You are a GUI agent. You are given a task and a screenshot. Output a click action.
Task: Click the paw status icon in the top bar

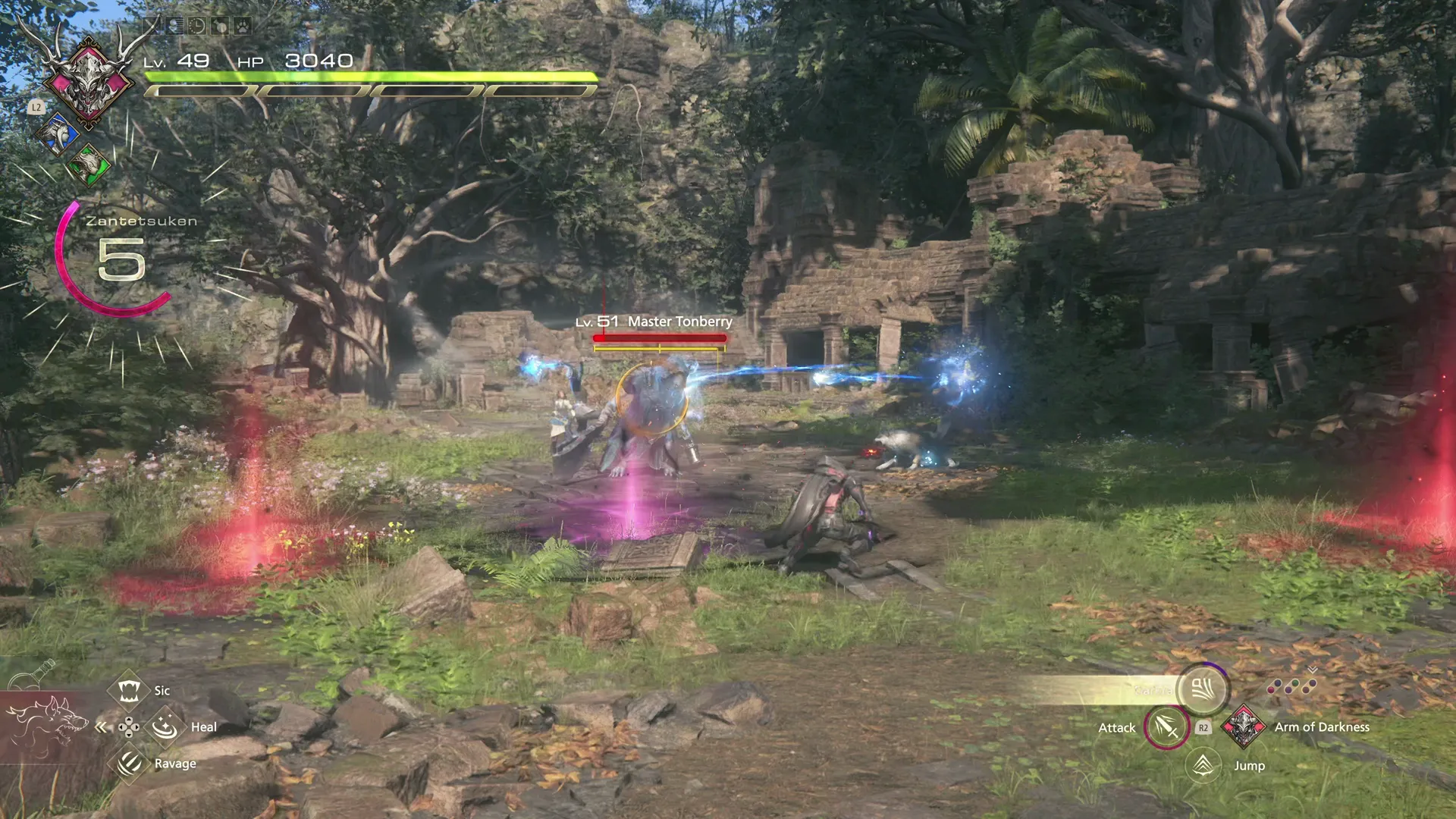click(241, 24)
